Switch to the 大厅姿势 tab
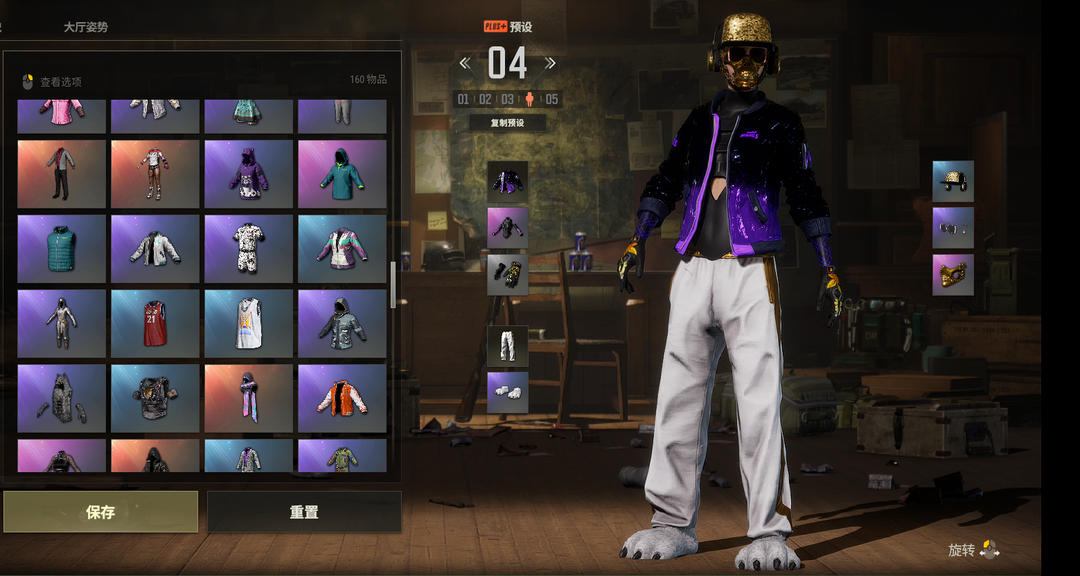1080x576 pixels. (85, 27)
